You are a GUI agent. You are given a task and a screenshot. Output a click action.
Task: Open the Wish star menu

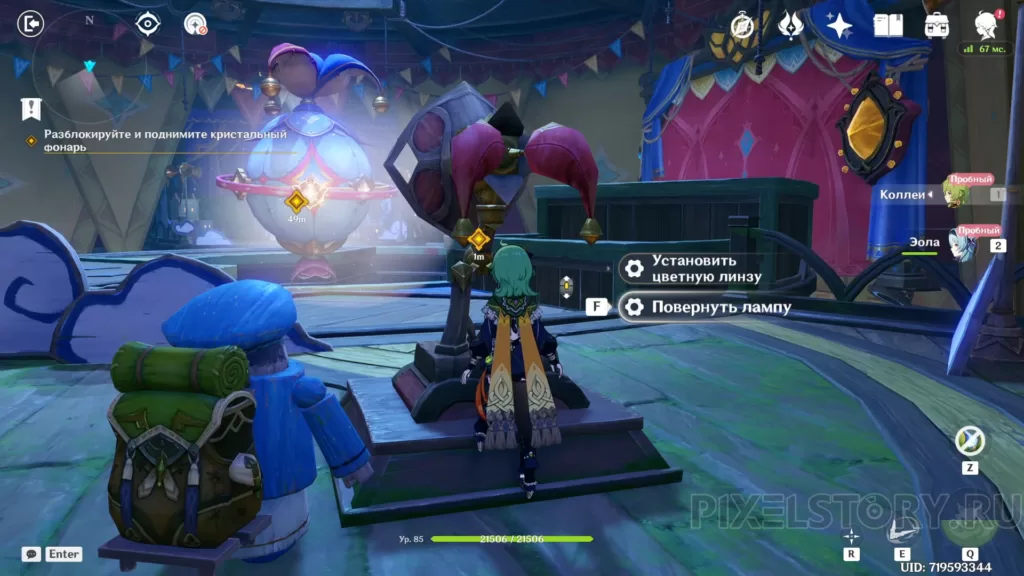click(838, 25)
